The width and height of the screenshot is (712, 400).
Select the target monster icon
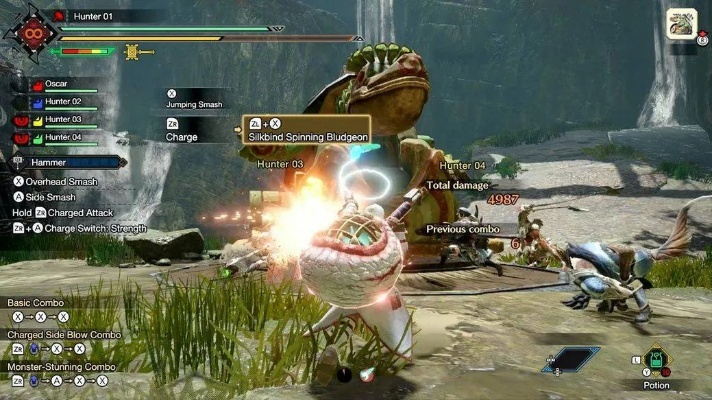(681, 24)
